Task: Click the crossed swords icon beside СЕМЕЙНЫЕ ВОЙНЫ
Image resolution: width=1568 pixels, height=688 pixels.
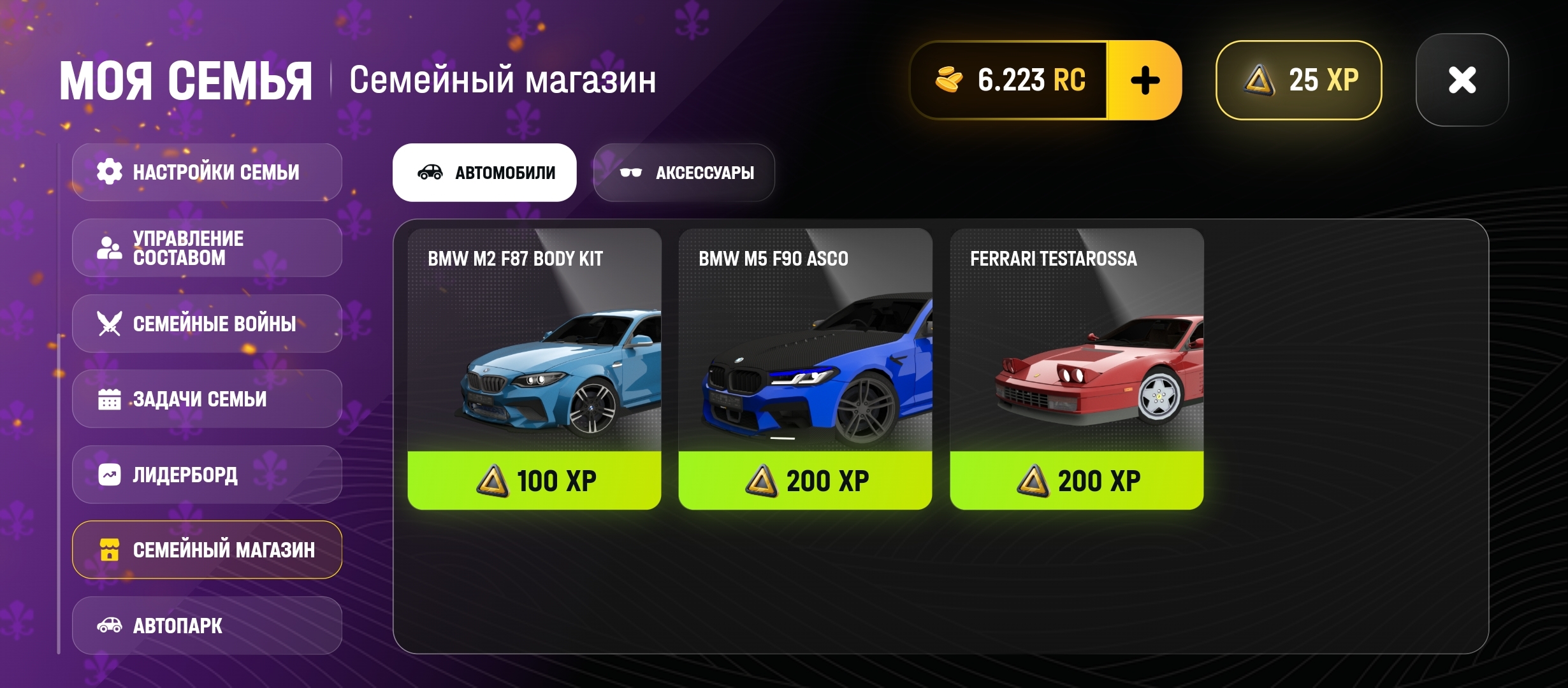Action: coord(110,324)
